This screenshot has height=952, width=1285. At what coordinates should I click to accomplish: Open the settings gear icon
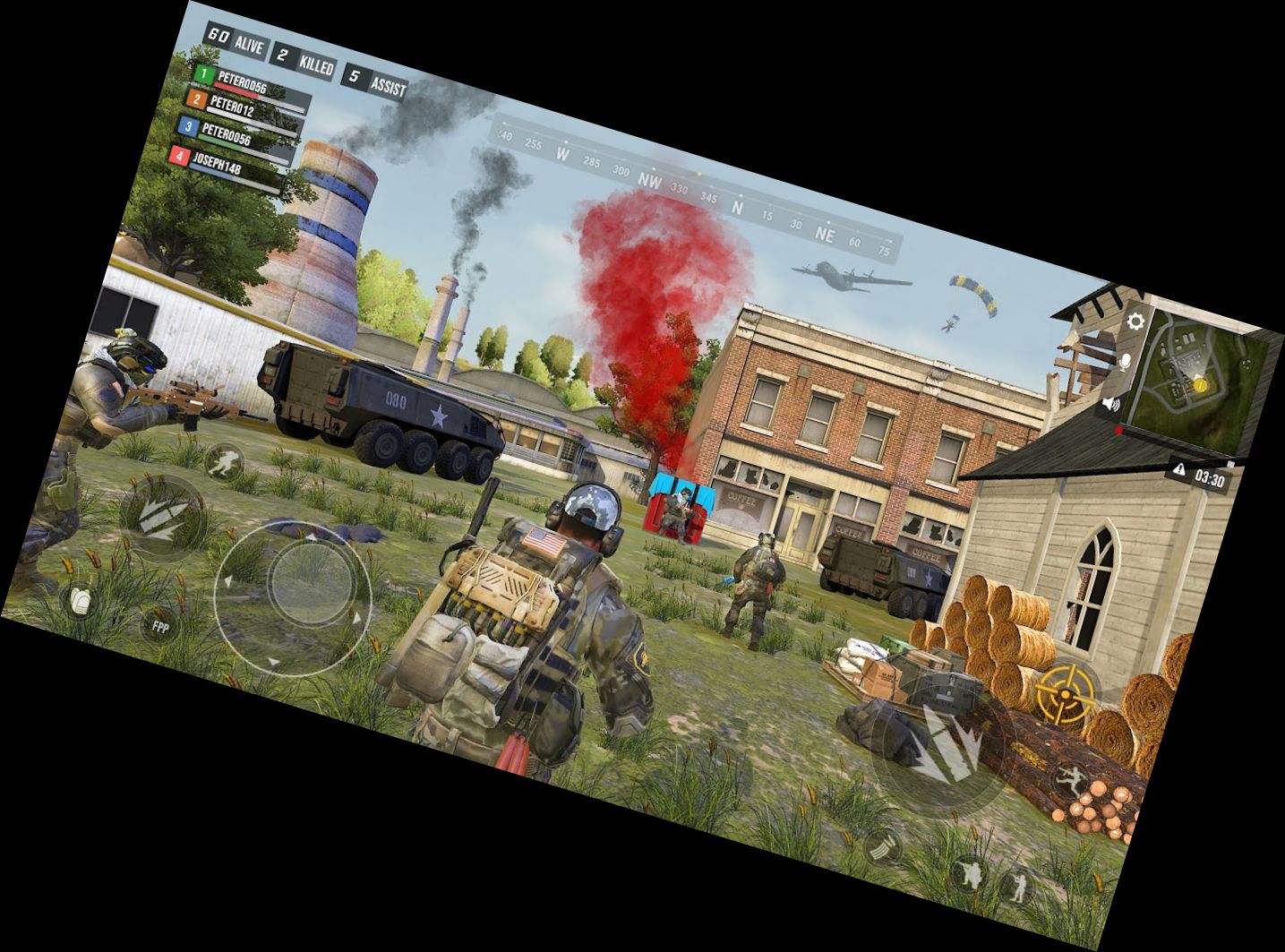1135,322
